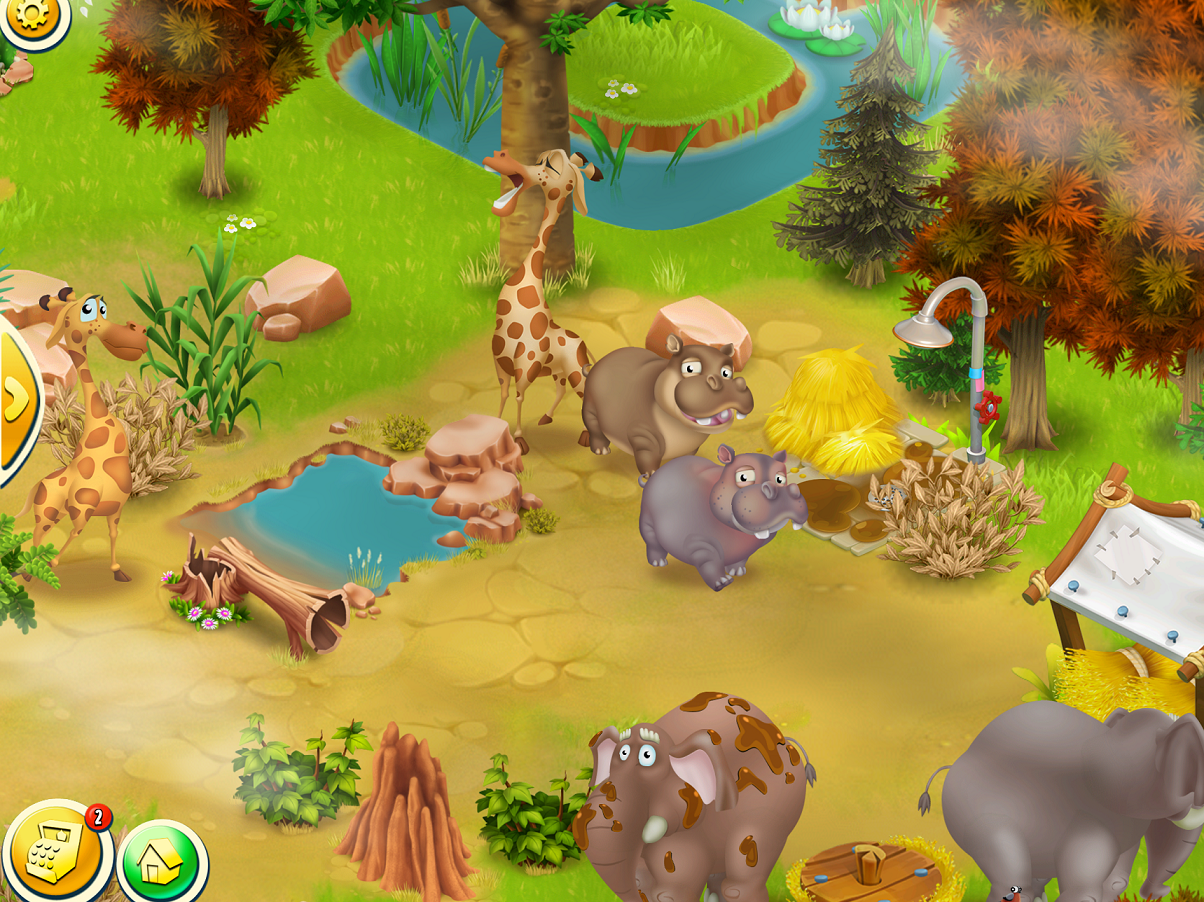Viewport: 1204px width, 902px height.
Task: Open the gear settings menu
Action: click(x=31, y=17)
